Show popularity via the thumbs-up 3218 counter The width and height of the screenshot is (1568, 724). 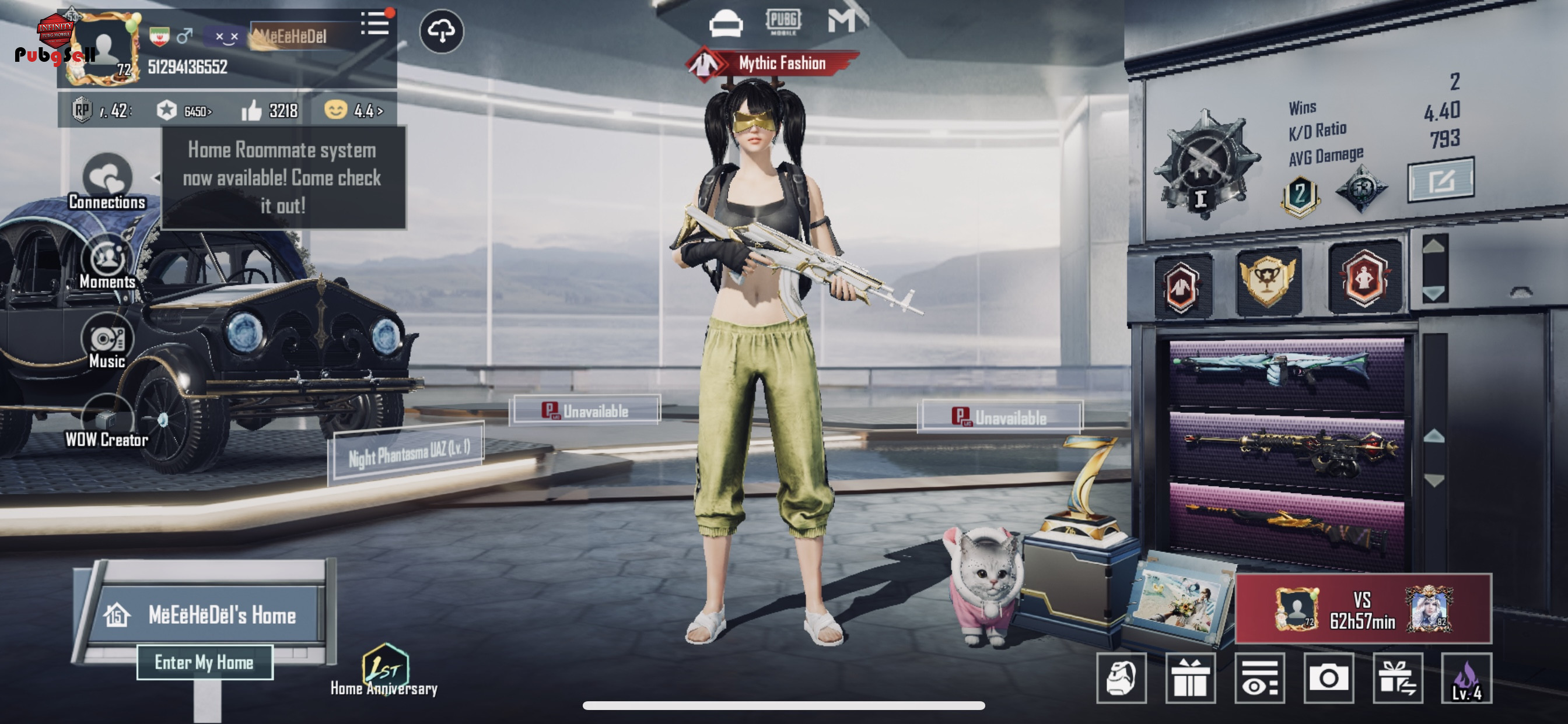pos(269,111)
